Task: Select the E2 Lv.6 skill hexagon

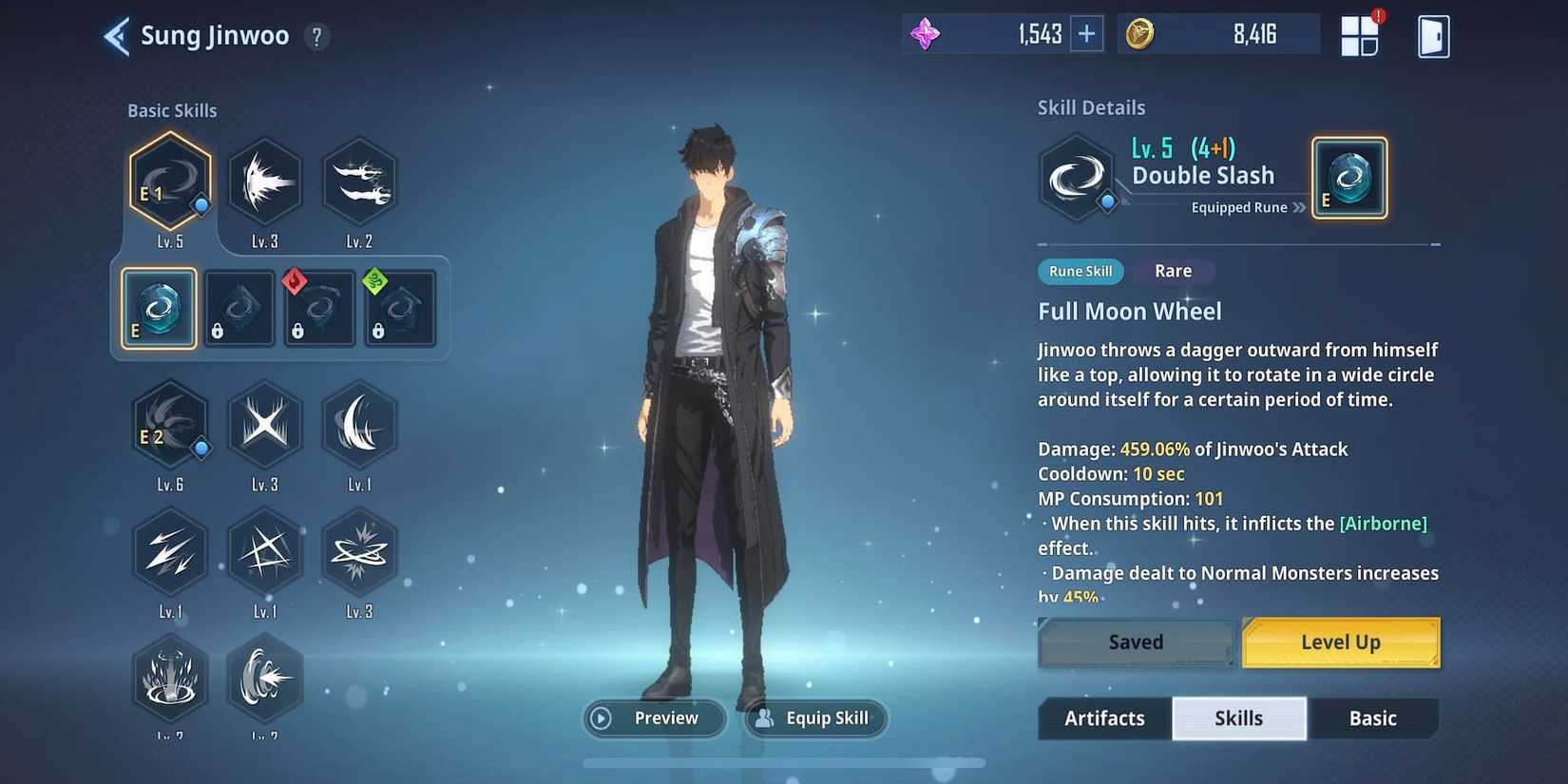Action: pos(170,425)
